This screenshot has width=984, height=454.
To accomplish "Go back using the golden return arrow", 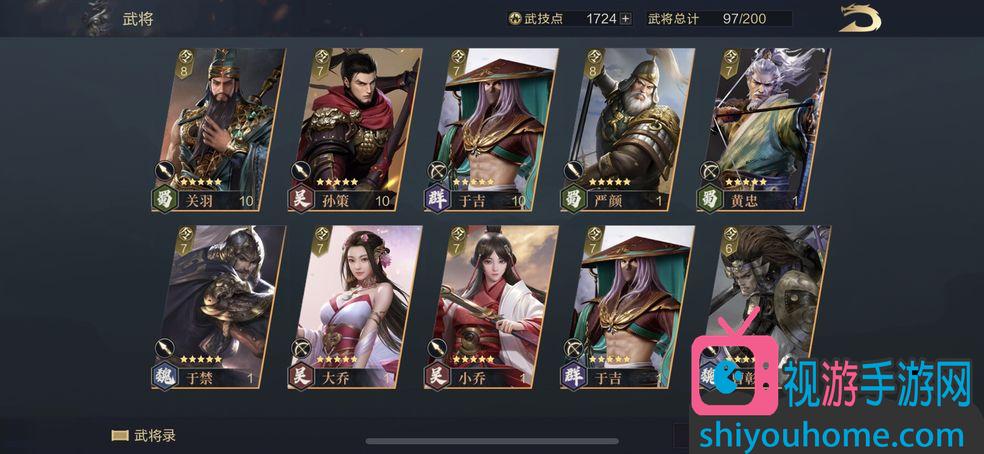I will pyautogui.click(x=859, y=19).
